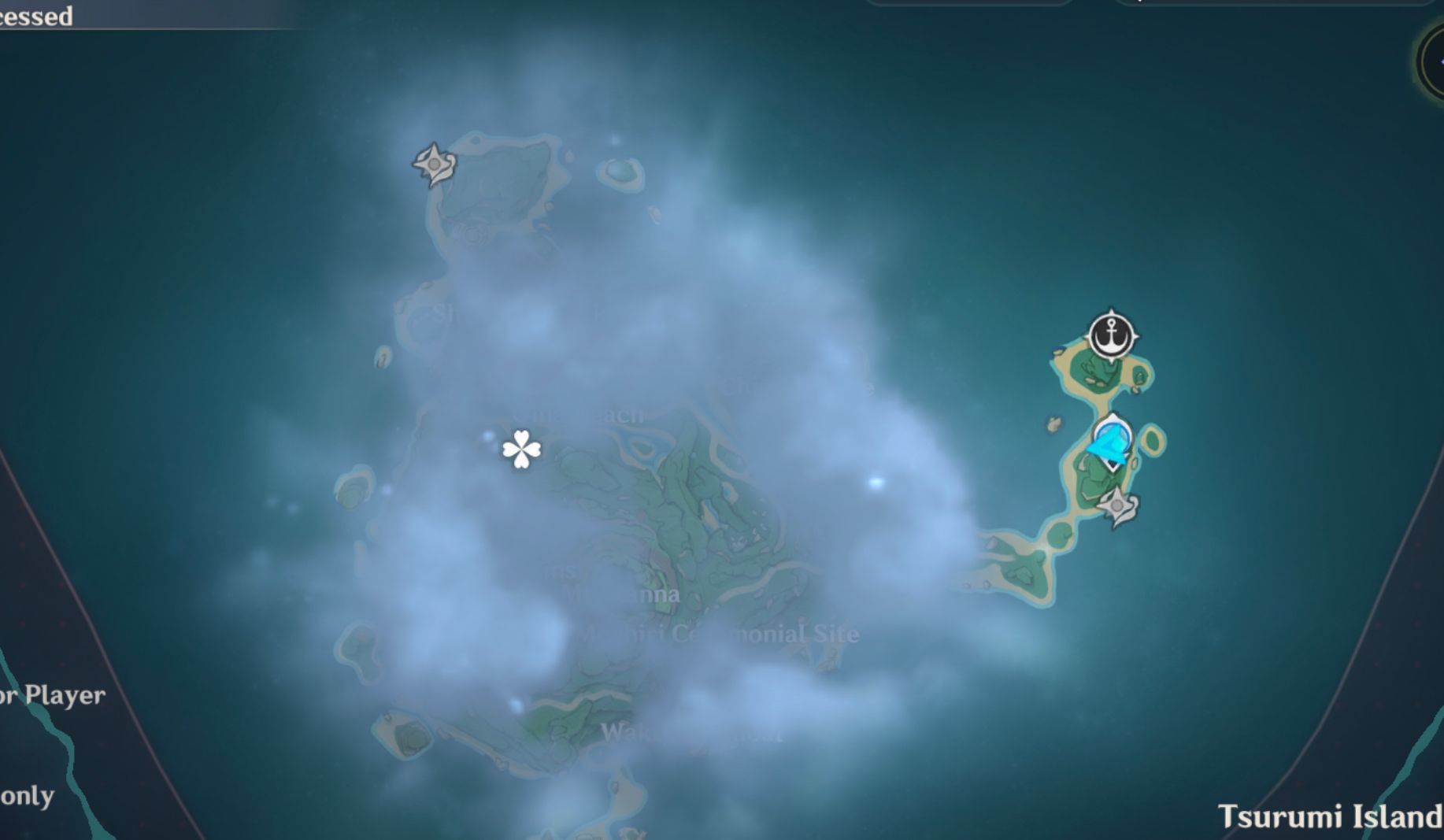The width and height of the screenshot is (1444, 840).
Task: Click the teleport waypoint in northern Tsurumi
Action: pos(435,164)
